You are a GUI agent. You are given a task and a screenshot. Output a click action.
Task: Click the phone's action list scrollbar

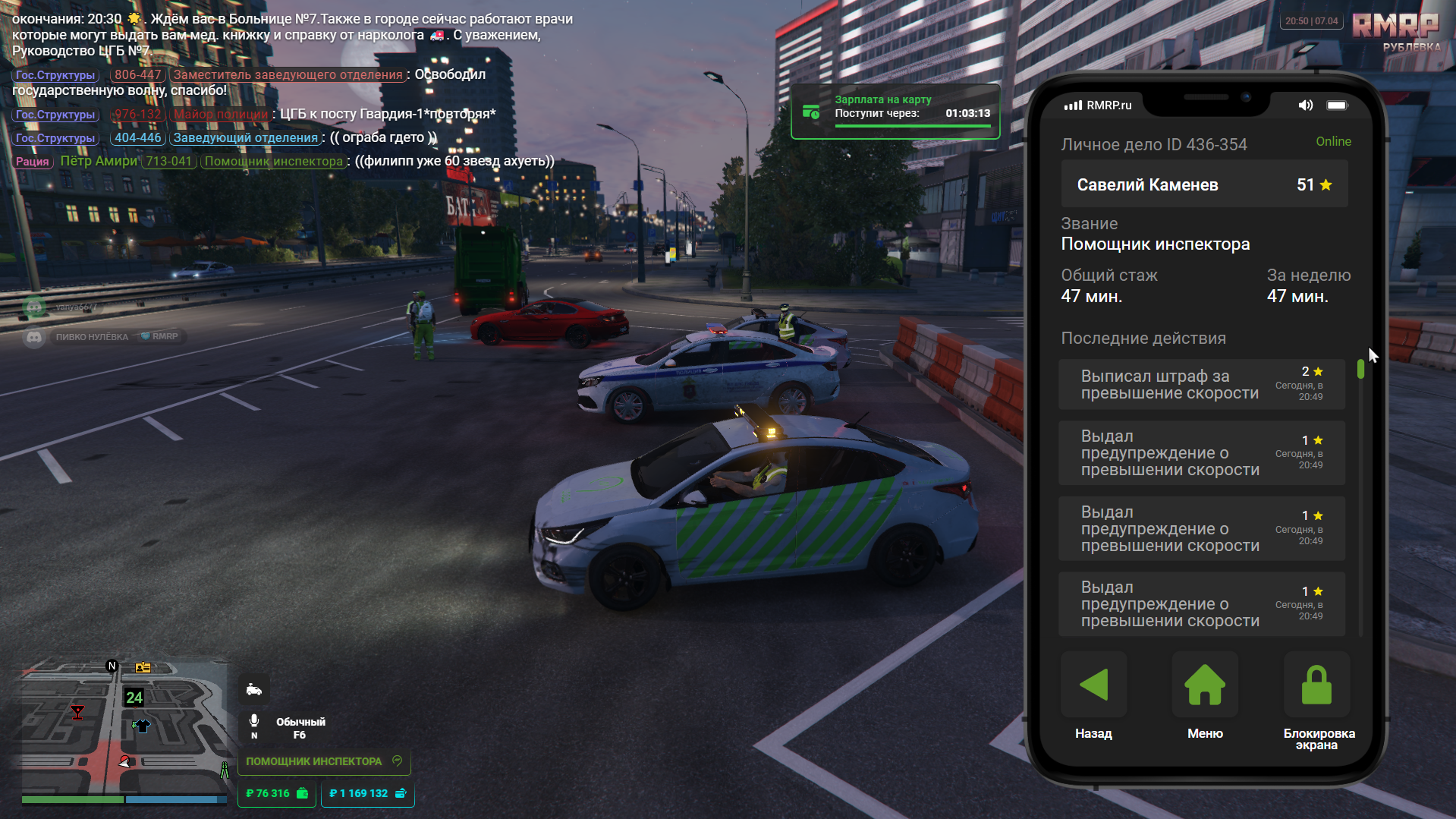(1360, 370)
